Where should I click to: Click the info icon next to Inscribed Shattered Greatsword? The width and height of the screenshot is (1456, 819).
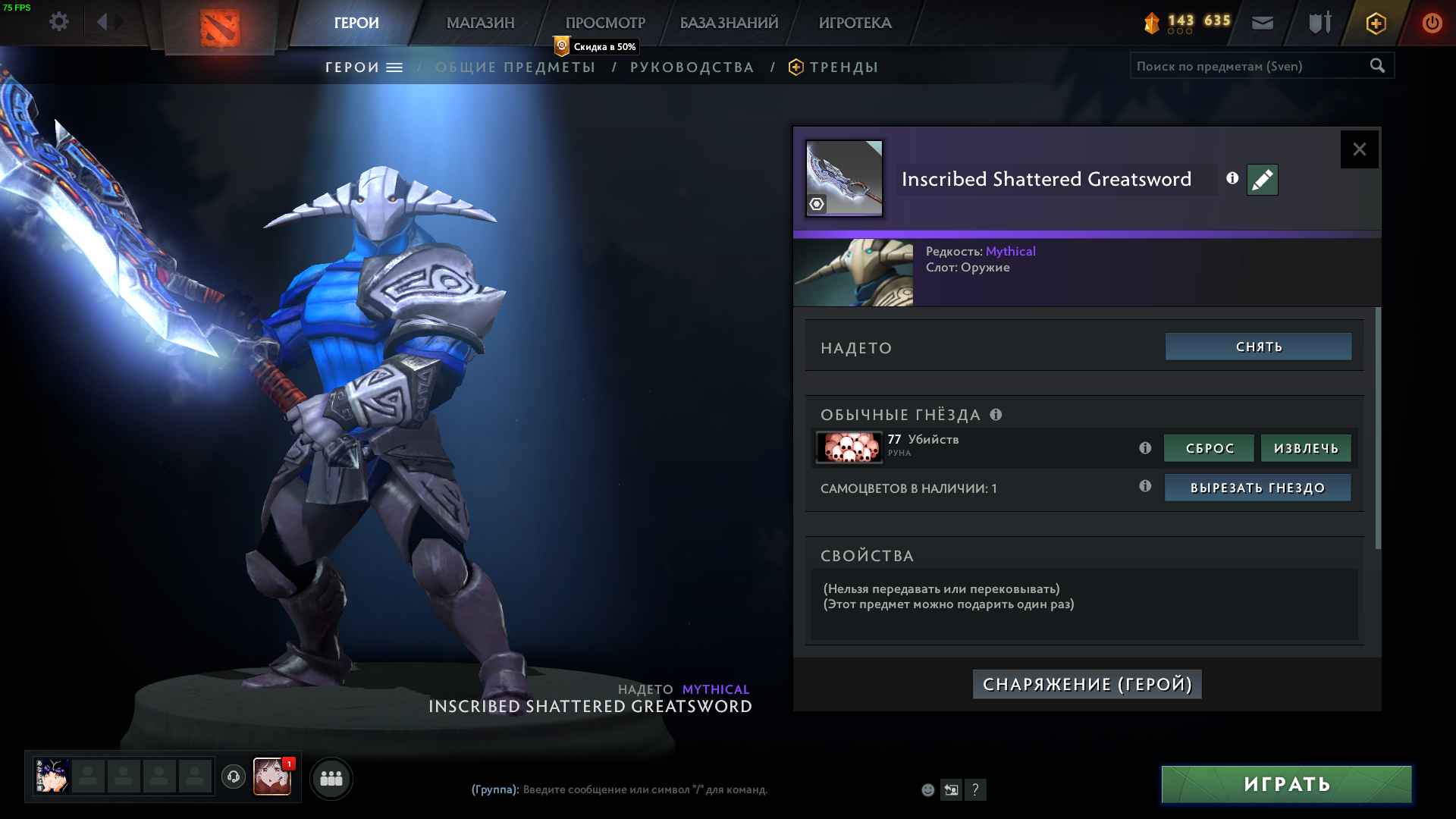click(x=1232, y=178)
